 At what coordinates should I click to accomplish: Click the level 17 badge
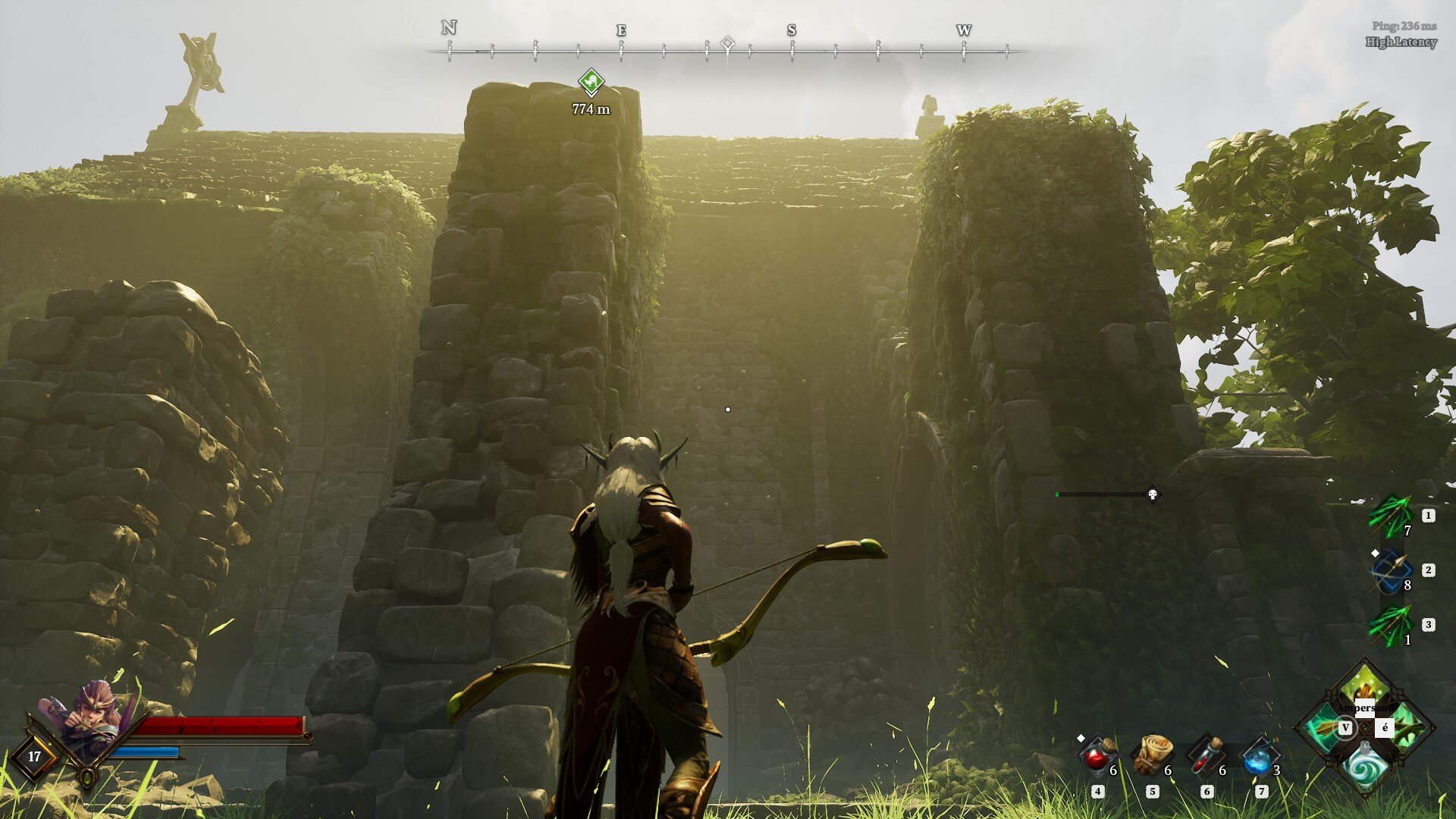pos(34,756)
